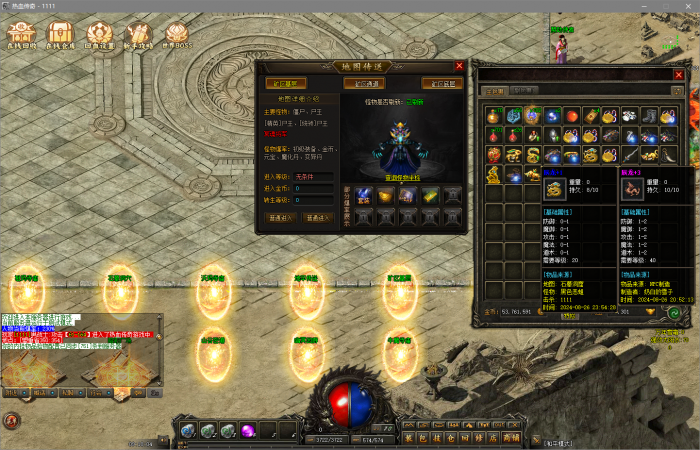Use the purple orb hotbar item
This screenshot has height=450, width=700.
coord(246,430)
